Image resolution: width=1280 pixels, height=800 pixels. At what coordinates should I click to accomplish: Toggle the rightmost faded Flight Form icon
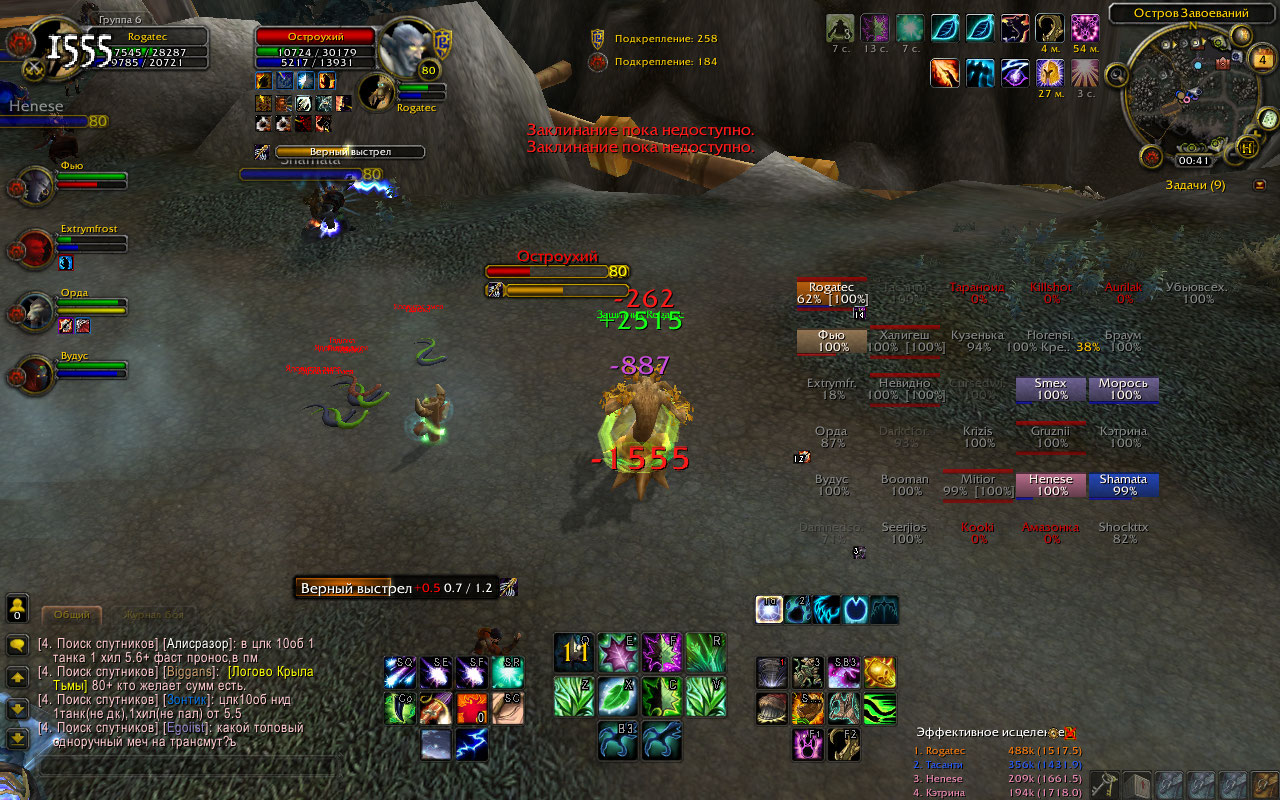tap(884, 610)
